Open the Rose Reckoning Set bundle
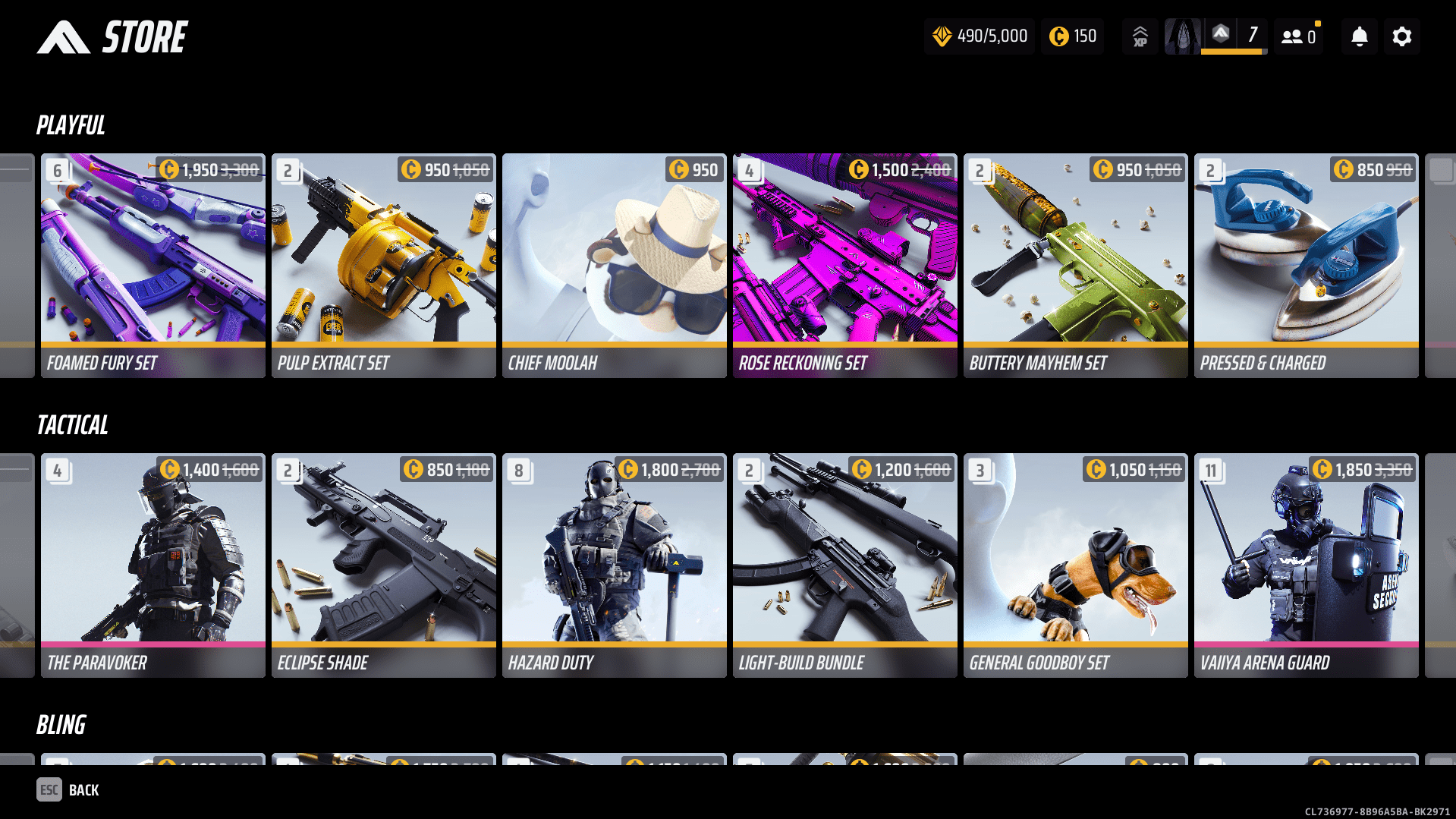 (x=845, y=266)
